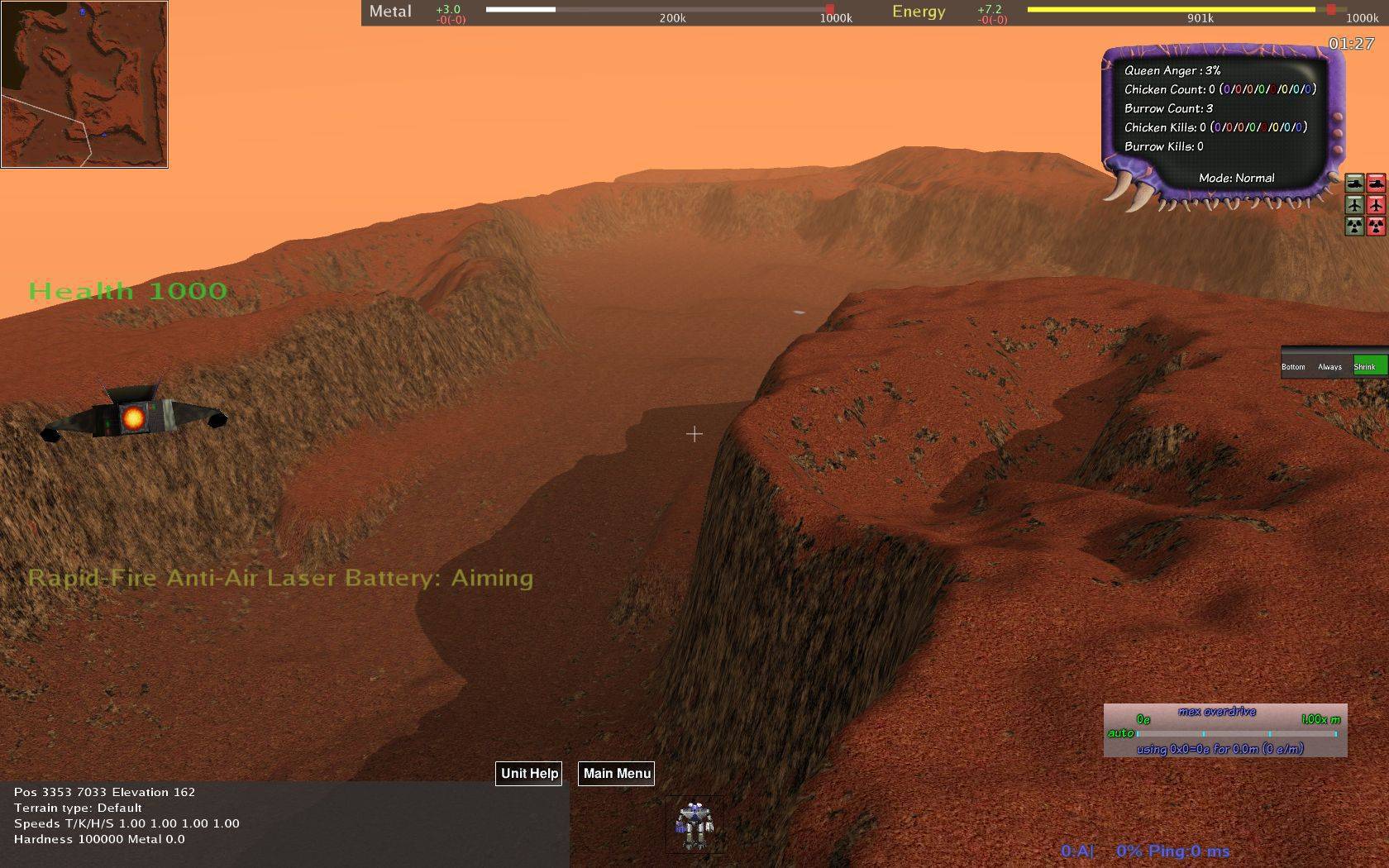The height and width of the screenshot is (868, 1389).
Task: Choose the Bottom option
Action: [x=1293, y=366]
